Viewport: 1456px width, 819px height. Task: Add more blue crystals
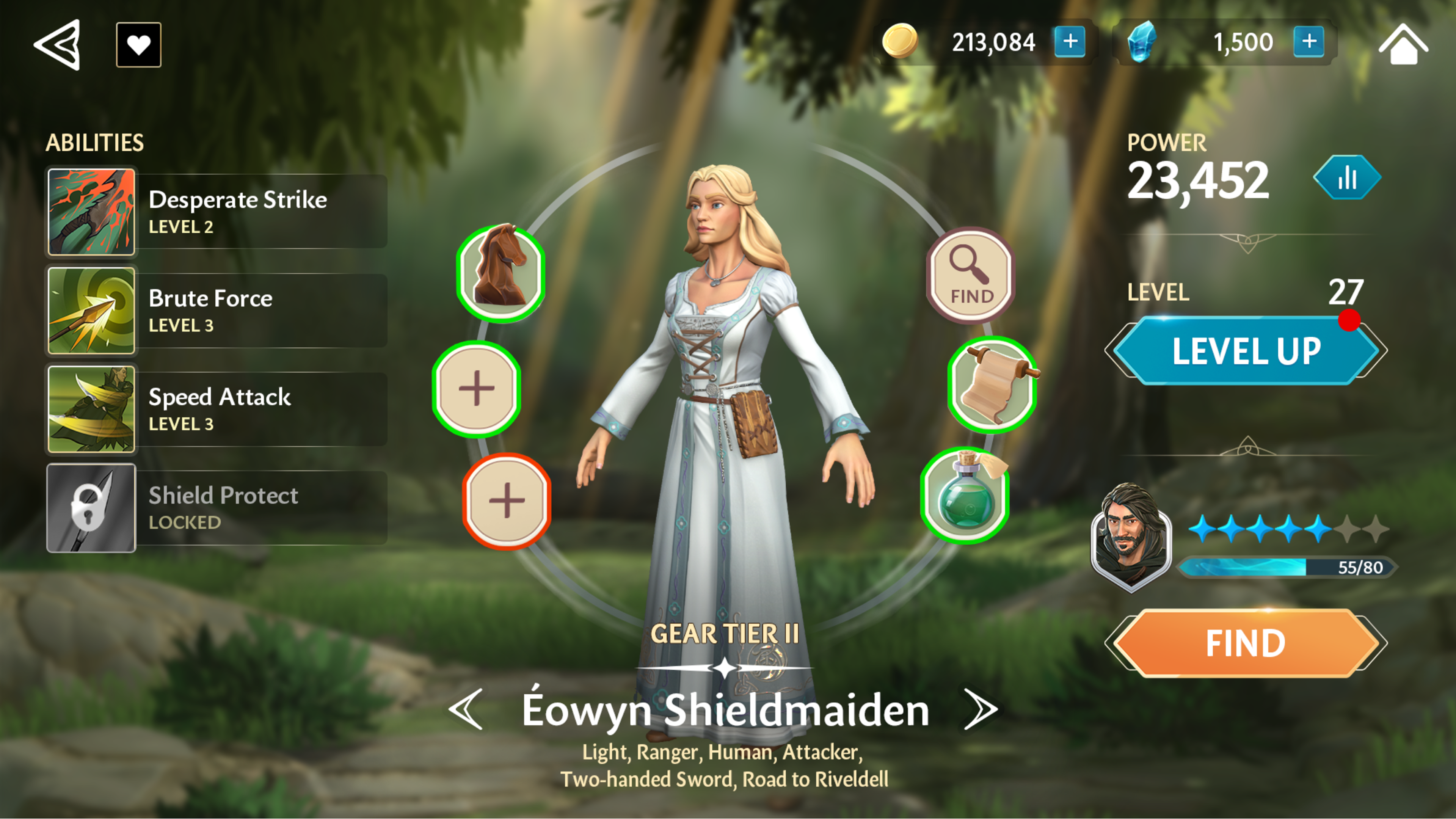[x=1309, y=42]
